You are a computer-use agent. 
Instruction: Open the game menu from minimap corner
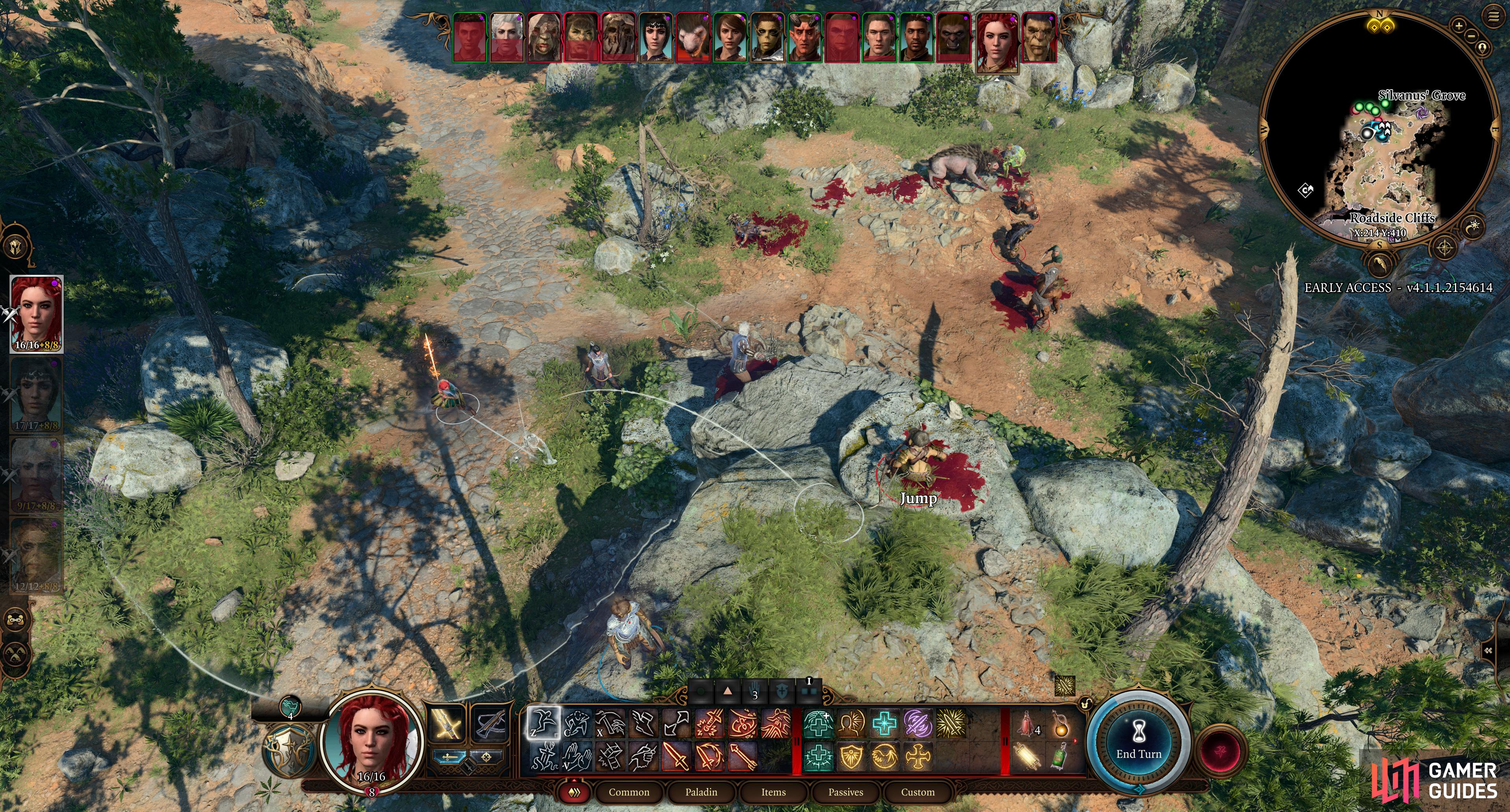(x=1493, y=17)
